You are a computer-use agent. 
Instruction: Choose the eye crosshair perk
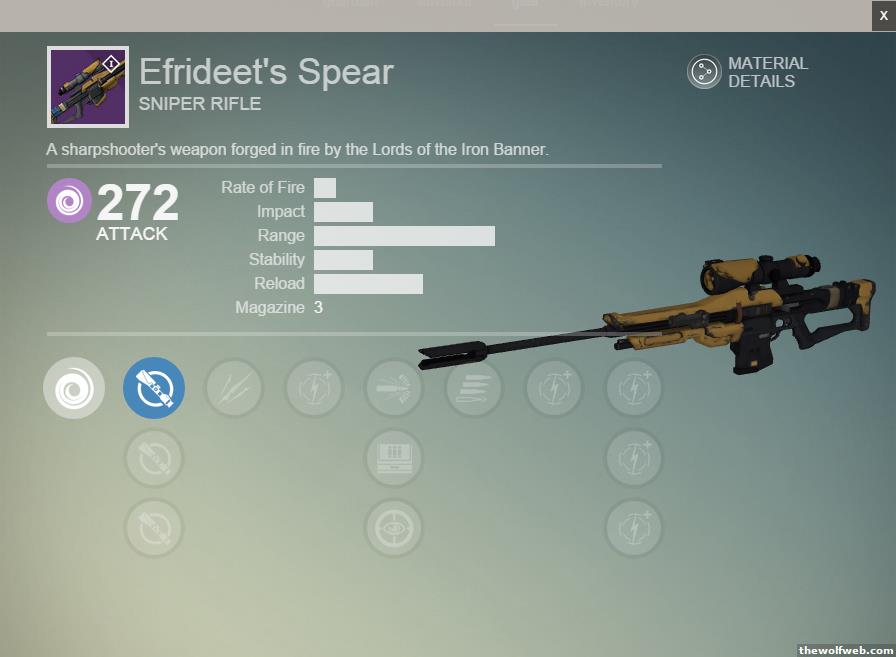[x=394, y=528]
